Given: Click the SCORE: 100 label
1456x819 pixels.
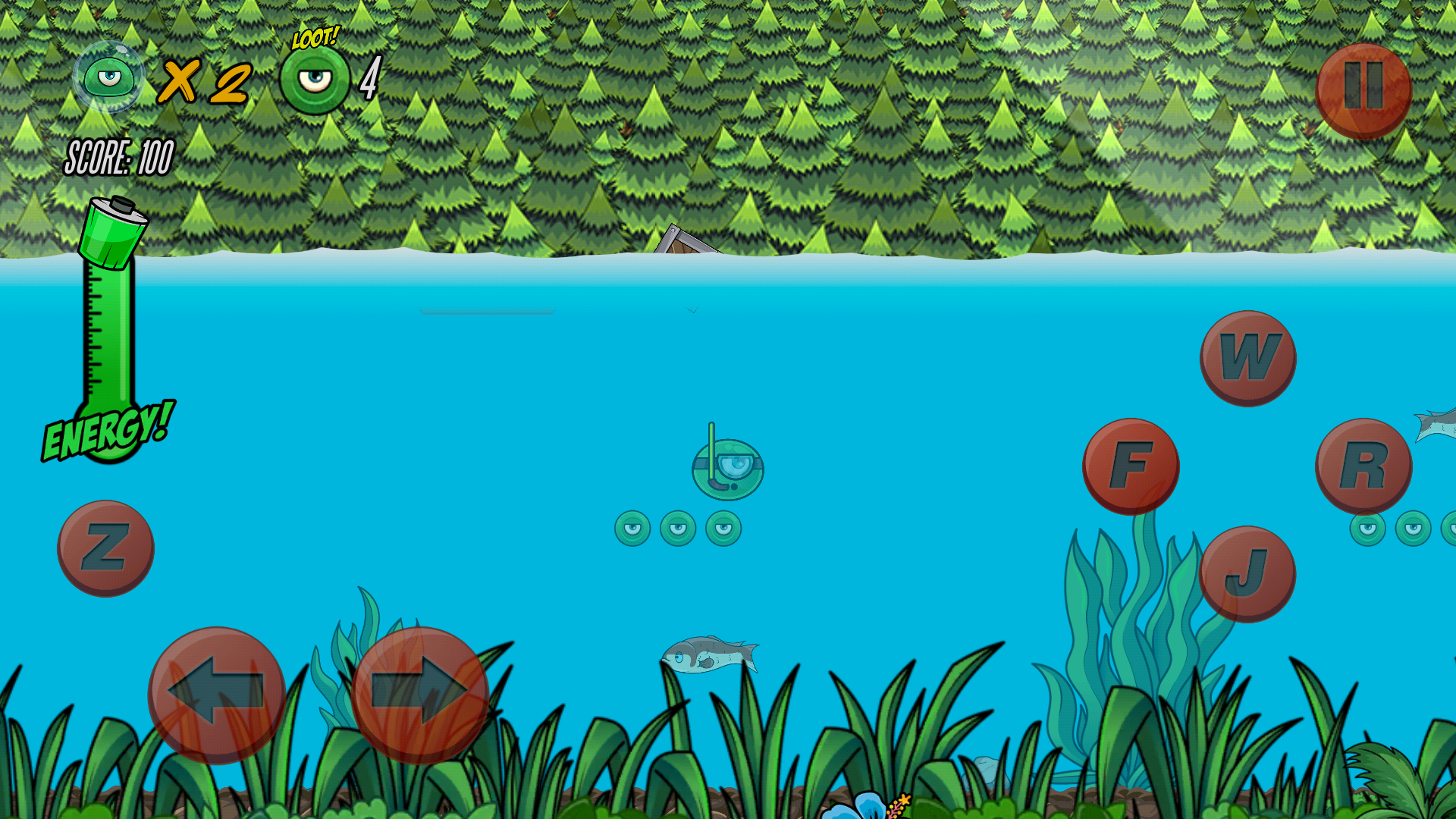Looking at the screenshot, I should click(119, 157).
